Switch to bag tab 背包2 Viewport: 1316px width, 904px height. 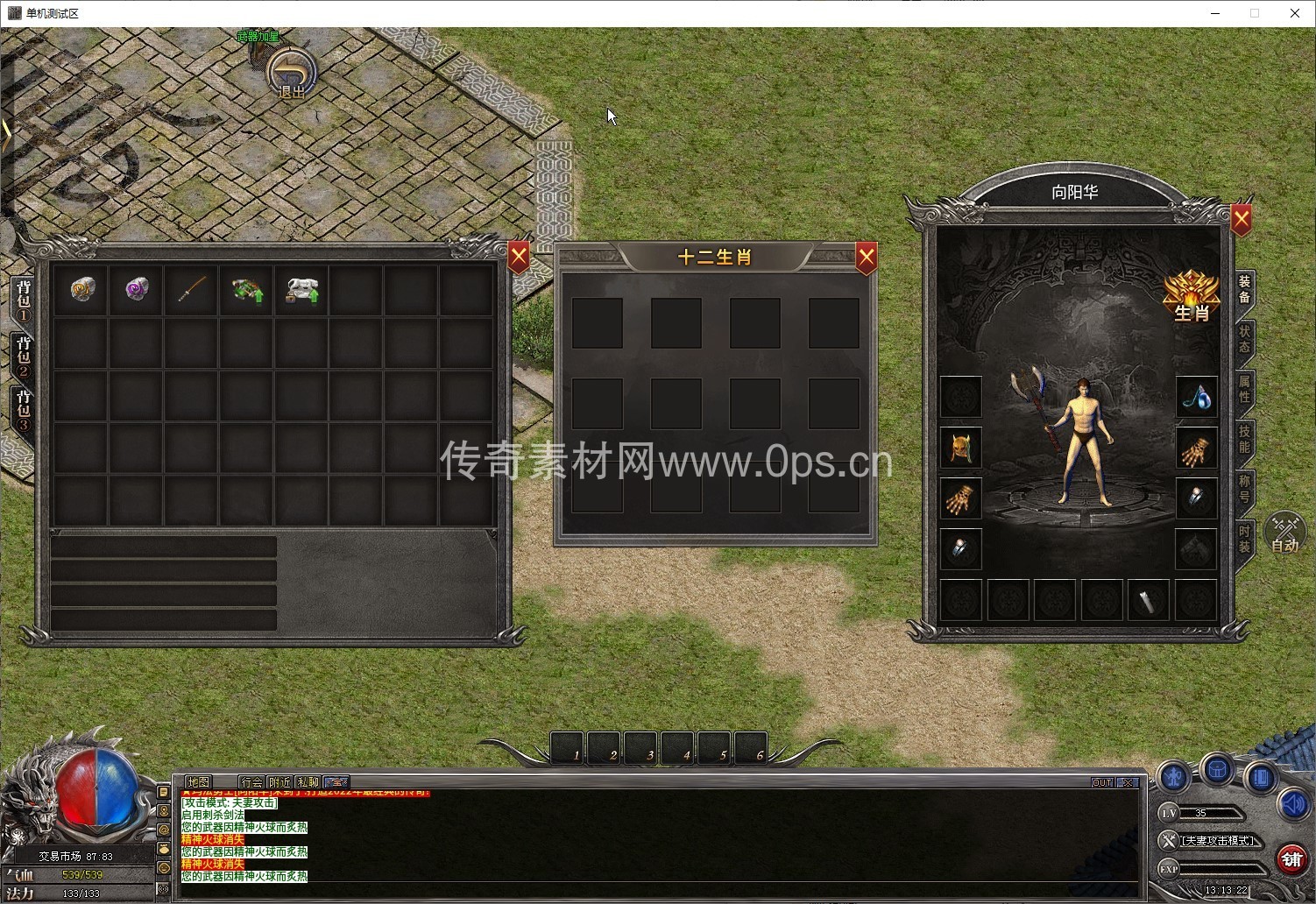point(23,357)
